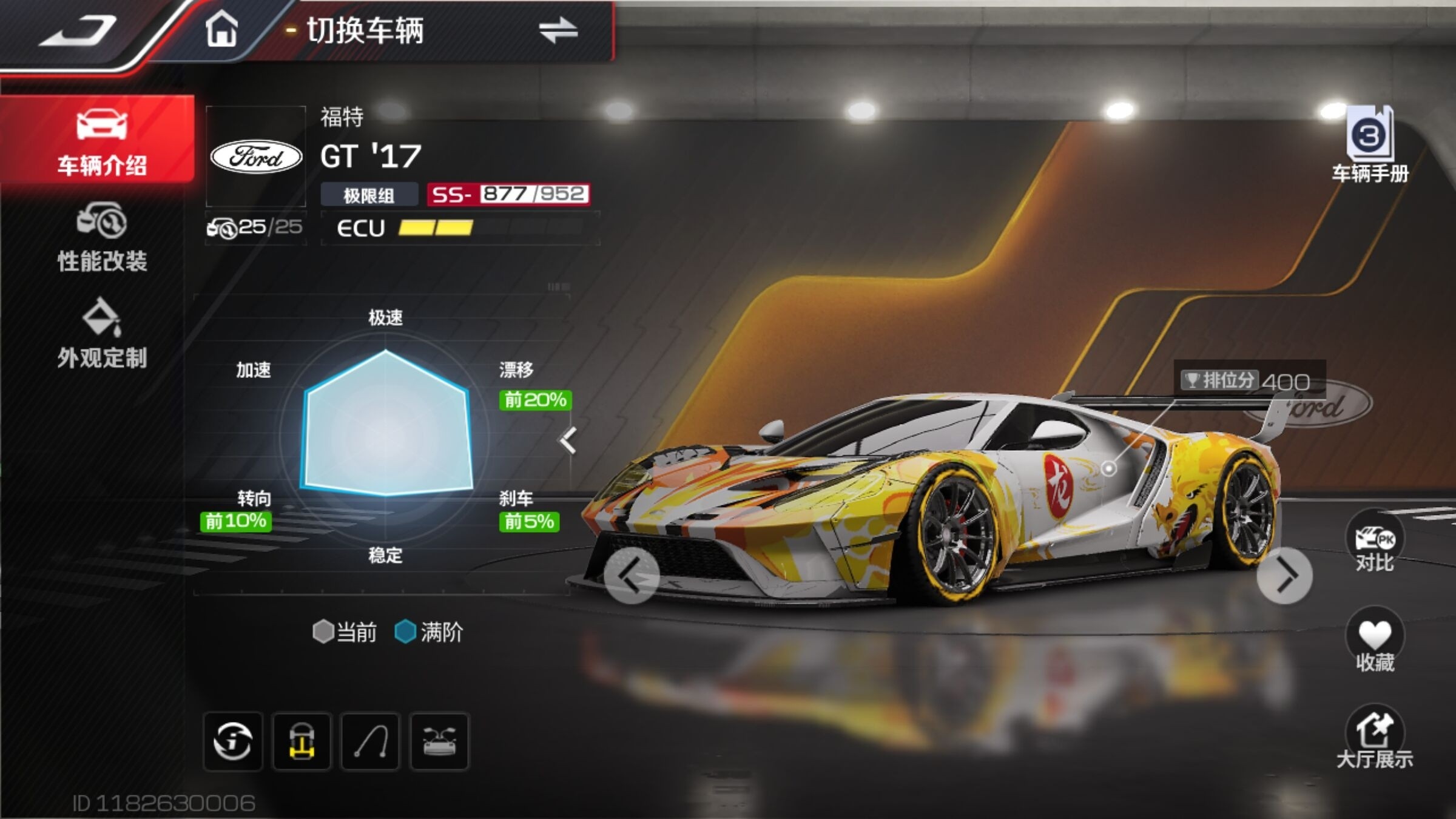
Task: Show the next car with the right arrow
Action: click(x=1285, y=575)
